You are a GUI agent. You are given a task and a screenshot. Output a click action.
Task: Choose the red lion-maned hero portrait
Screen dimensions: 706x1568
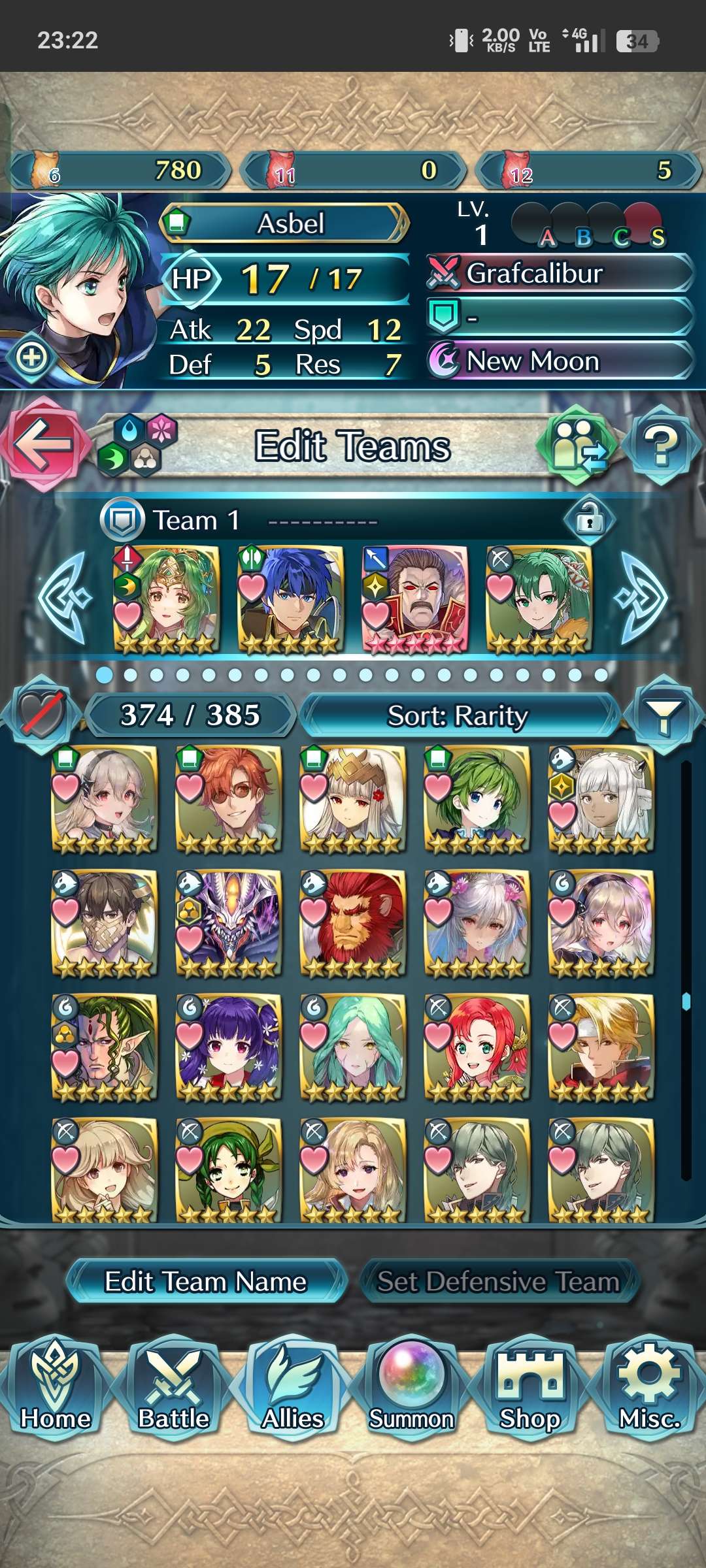[353, 923]
